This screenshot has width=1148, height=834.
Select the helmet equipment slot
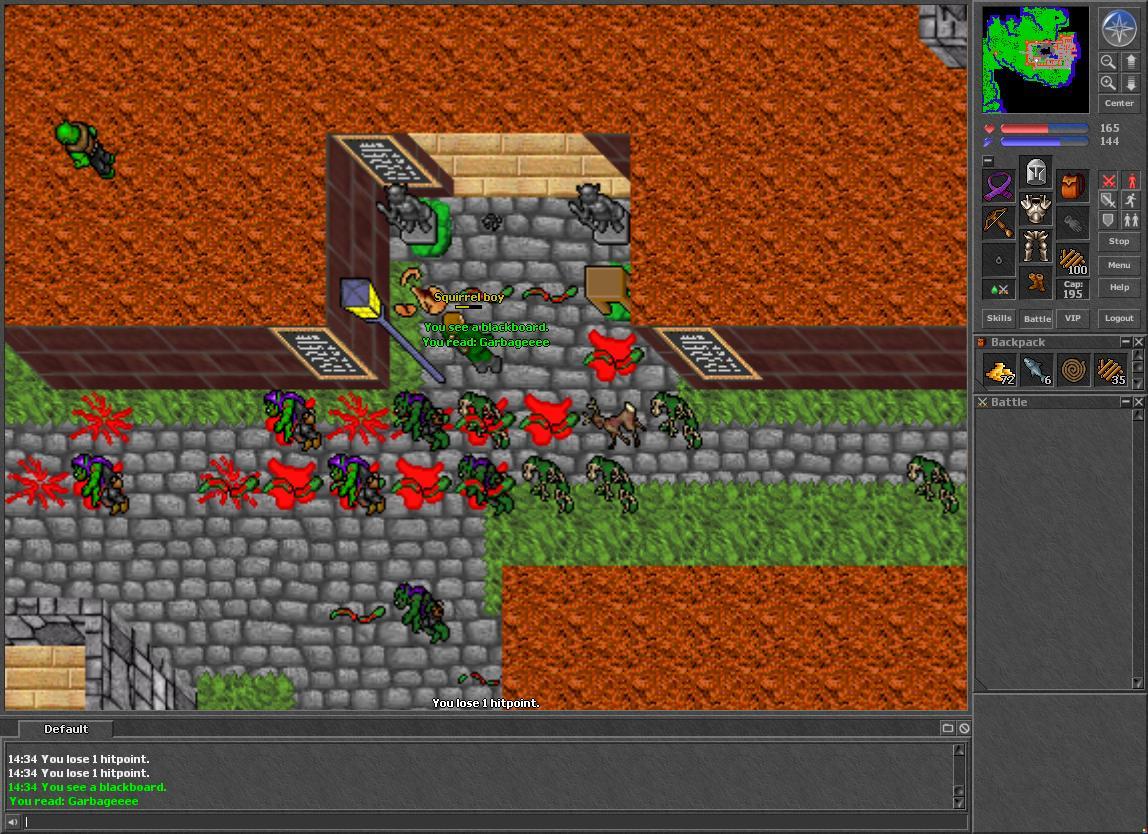click(x=1036, y=174)
